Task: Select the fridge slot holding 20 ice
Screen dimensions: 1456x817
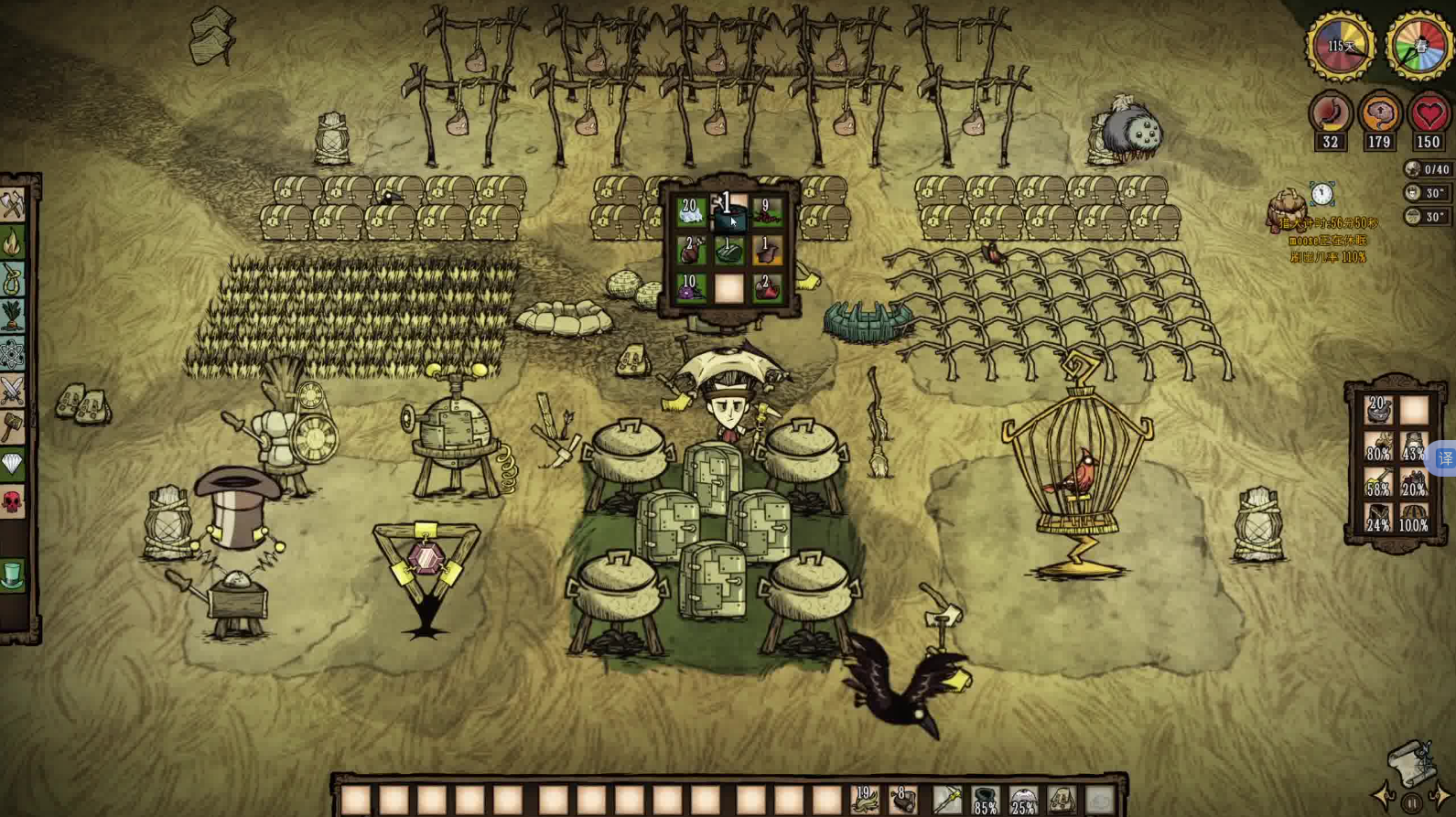Action: click(x=690, y=212)
